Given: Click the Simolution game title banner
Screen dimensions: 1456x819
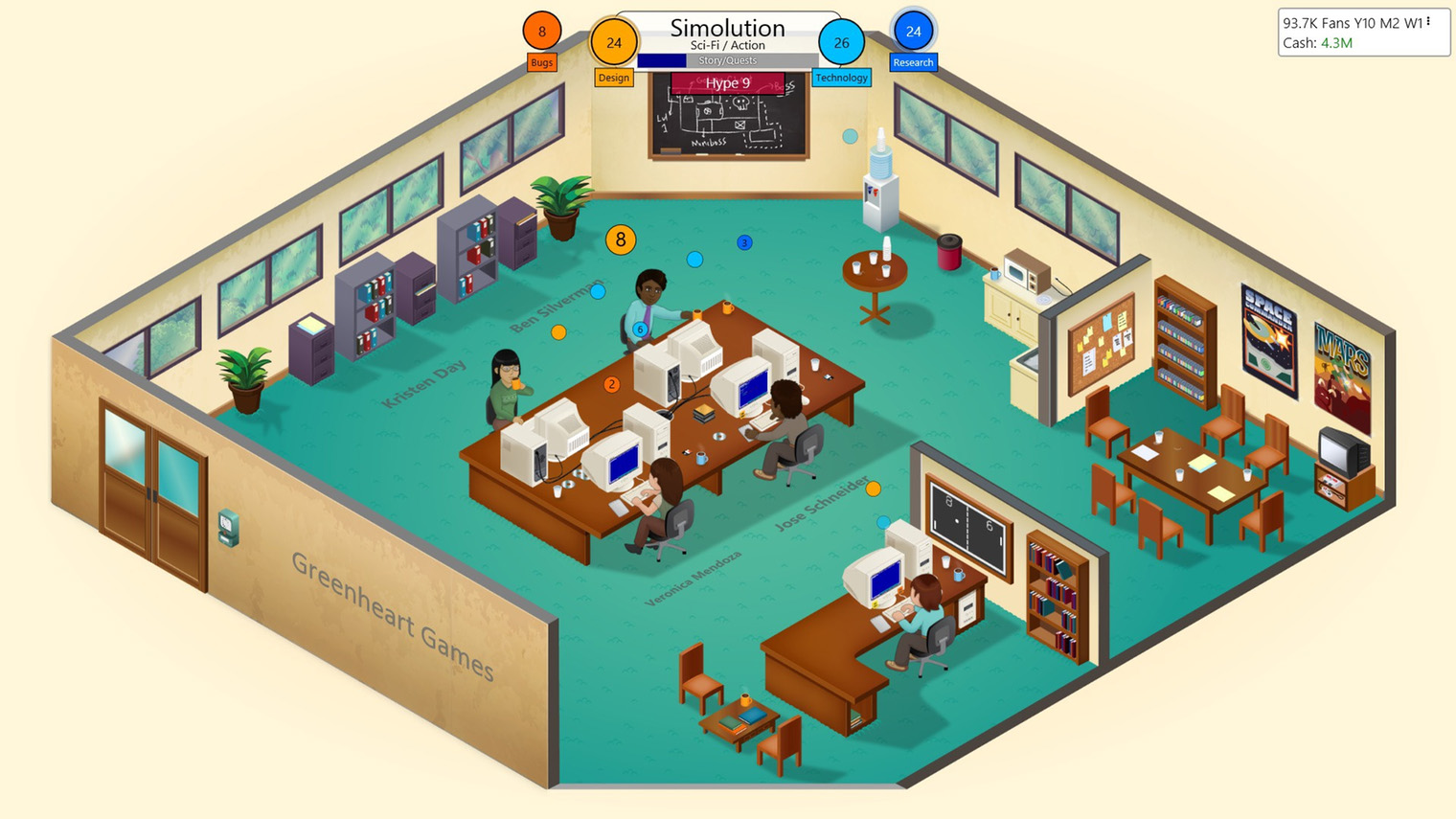Looking at the screenshot, I should tap(727, 27).
